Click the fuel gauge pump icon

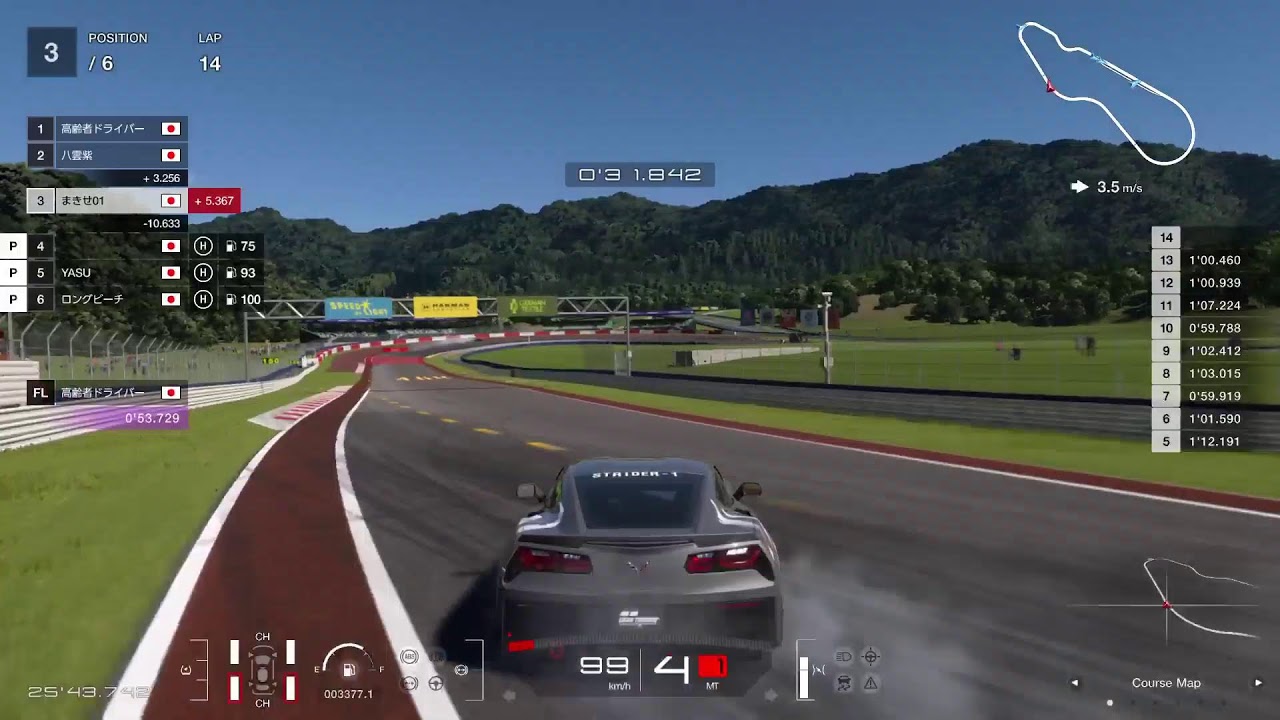(x=349, y=670)
